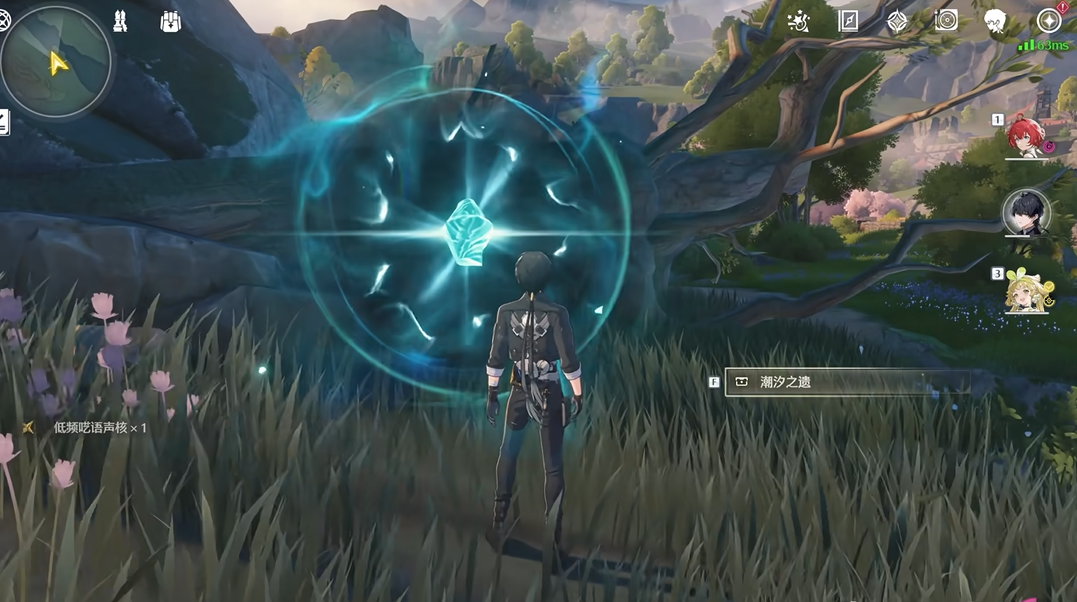Open the disc-shaped convene icon
Screen dimensions: 1077x602
pyautogui.click(x=946, y=21)
